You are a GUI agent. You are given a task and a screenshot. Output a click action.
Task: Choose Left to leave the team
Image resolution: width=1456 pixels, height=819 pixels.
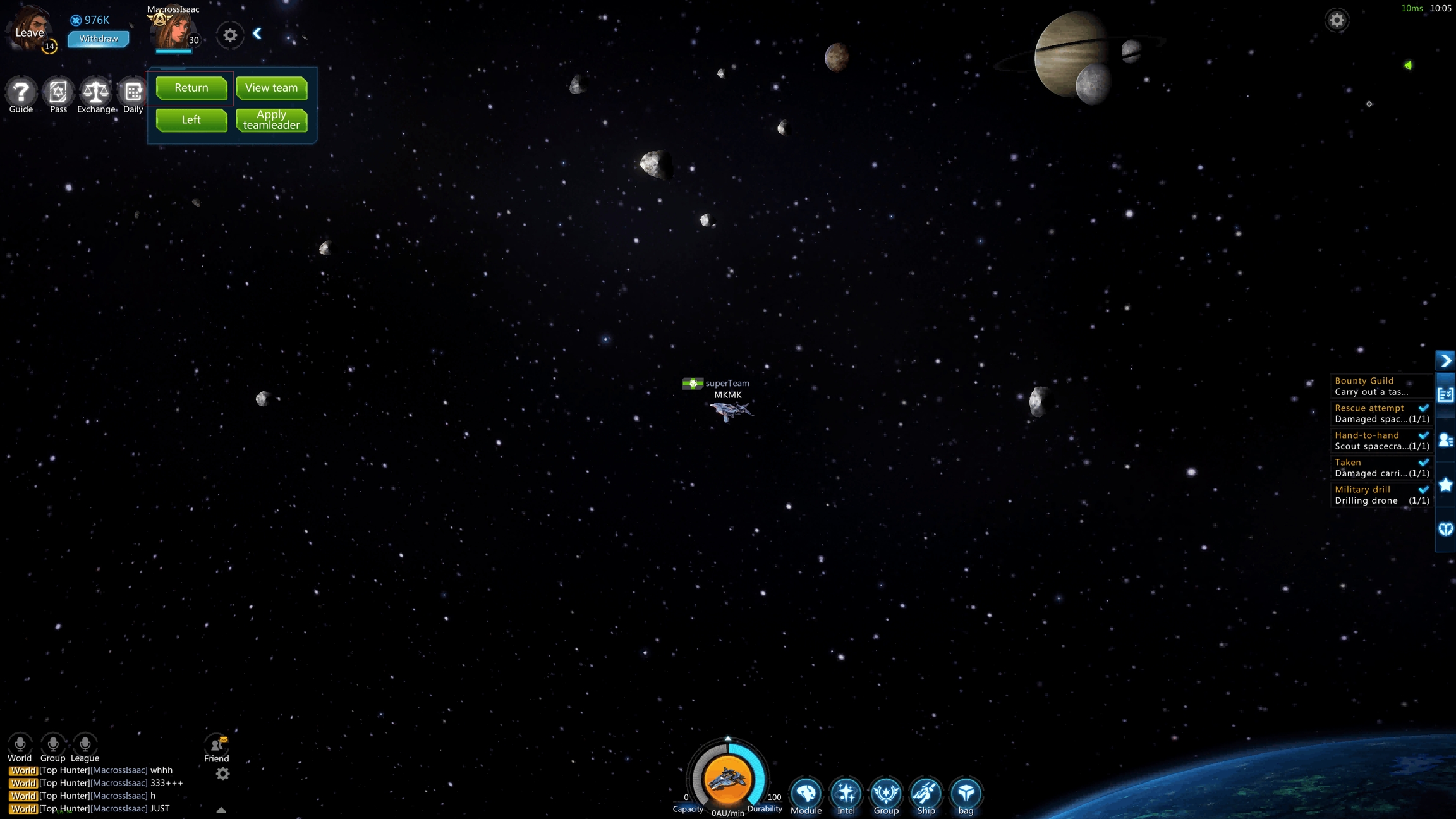point(191,120)
